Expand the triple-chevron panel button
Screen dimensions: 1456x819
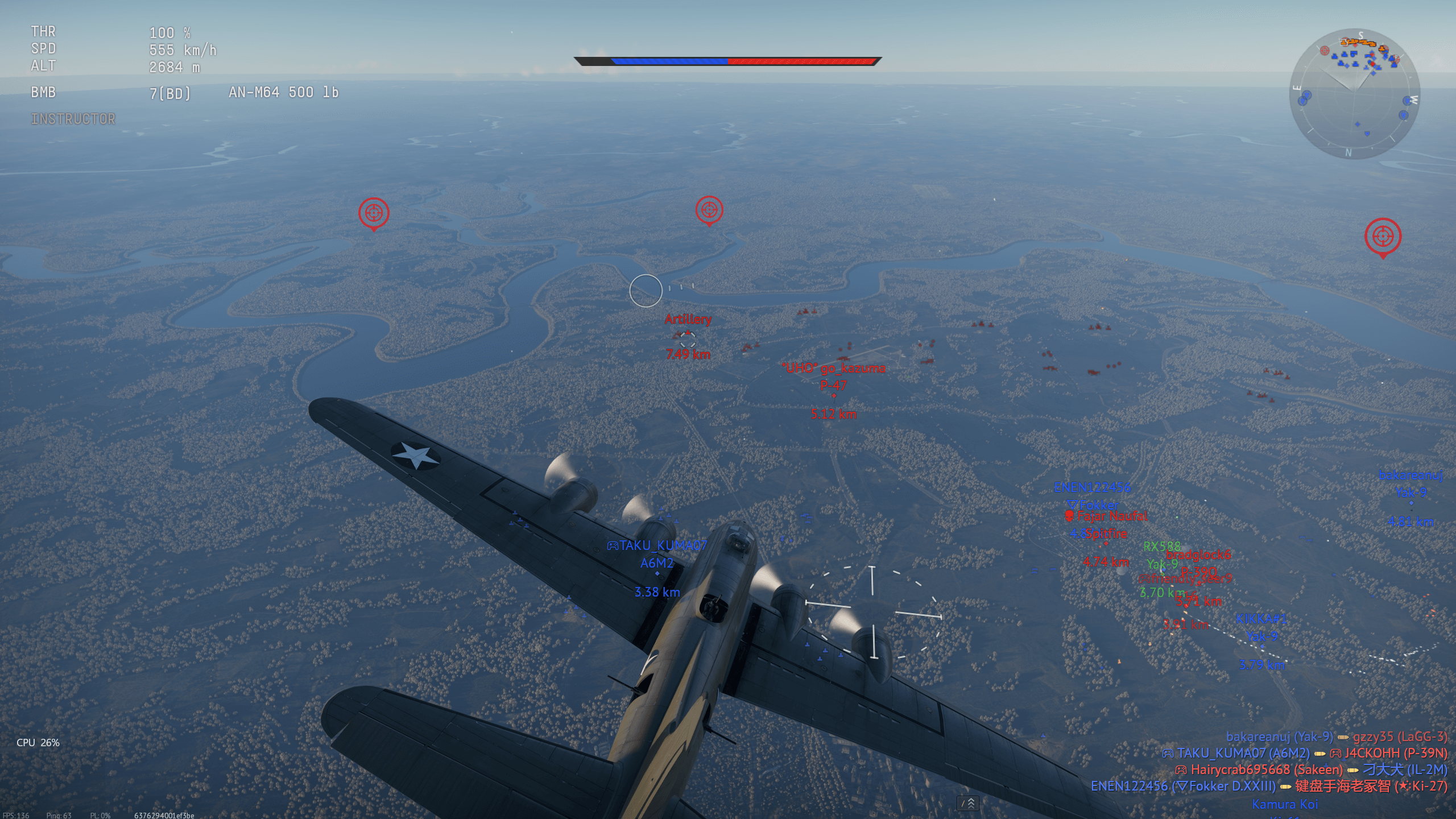coord(968,803)
